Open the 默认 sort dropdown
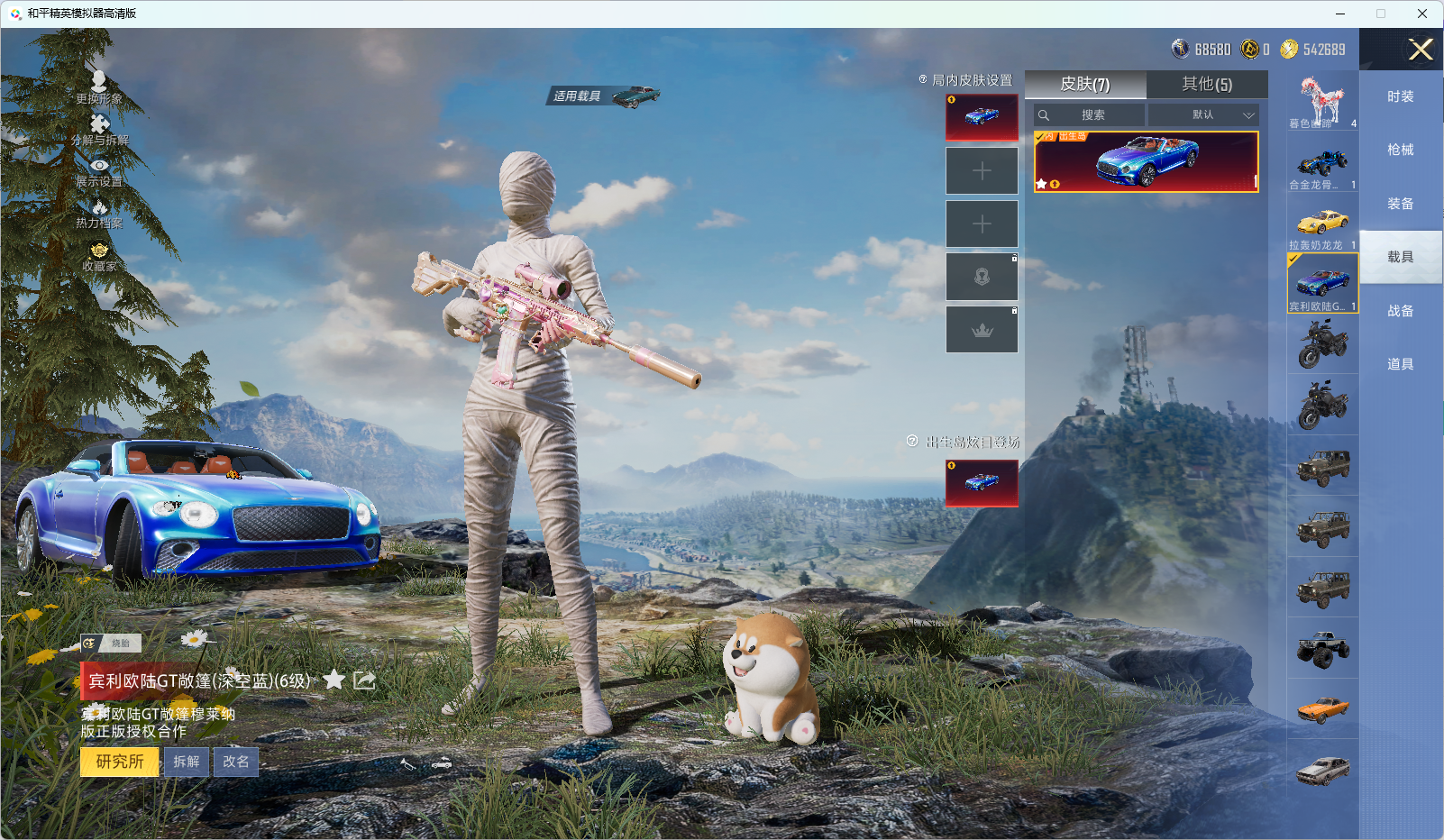Image resolution: width=1444 pixels, height=840 pixels. tap(1204, 115)
